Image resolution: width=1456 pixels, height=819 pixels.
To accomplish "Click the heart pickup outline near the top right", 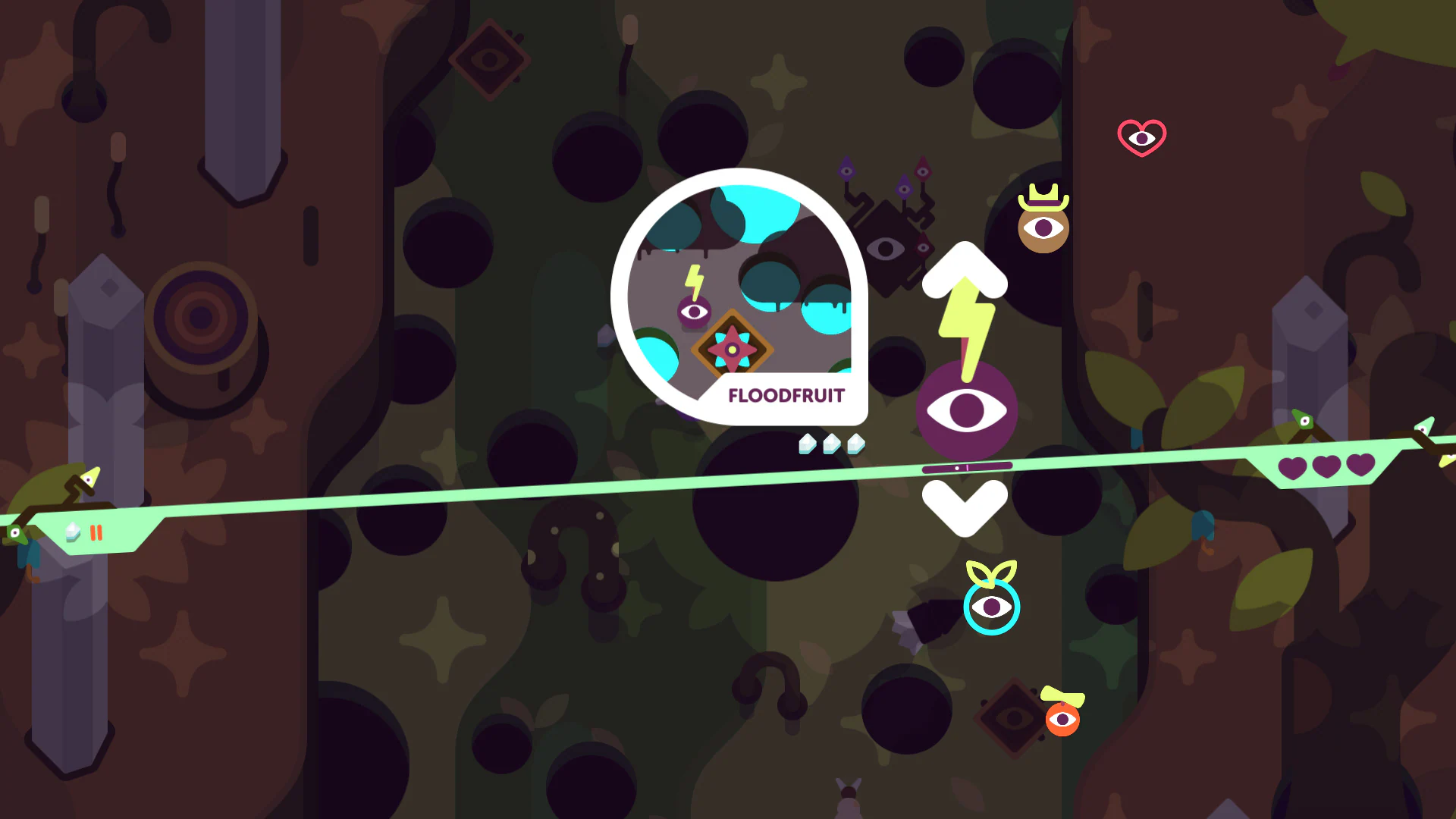I will (x=1141, y=138).
